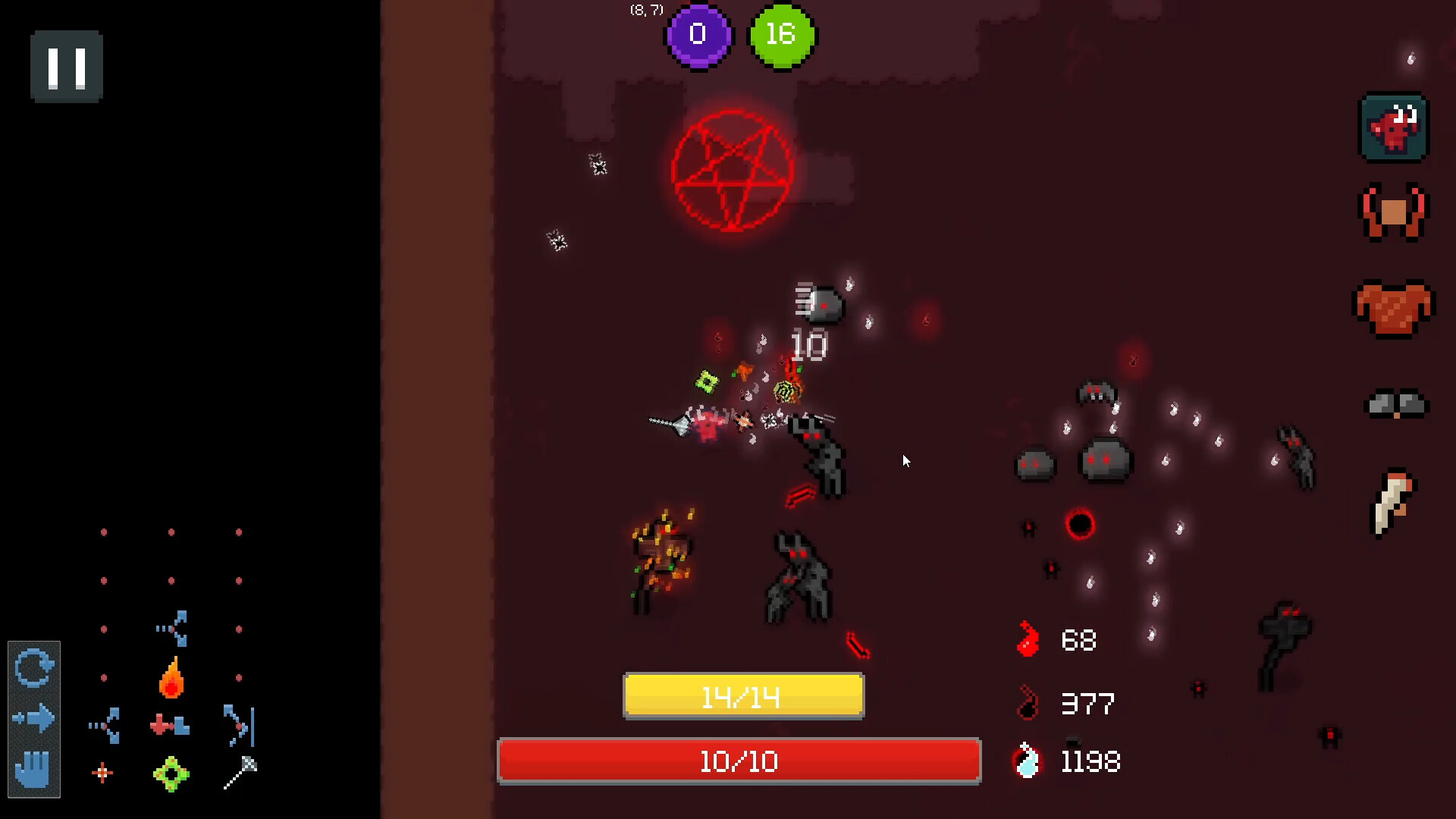Click the red 10/10 health bar
This screenshot has width=1456, height=819.
(x=739, y=761)
